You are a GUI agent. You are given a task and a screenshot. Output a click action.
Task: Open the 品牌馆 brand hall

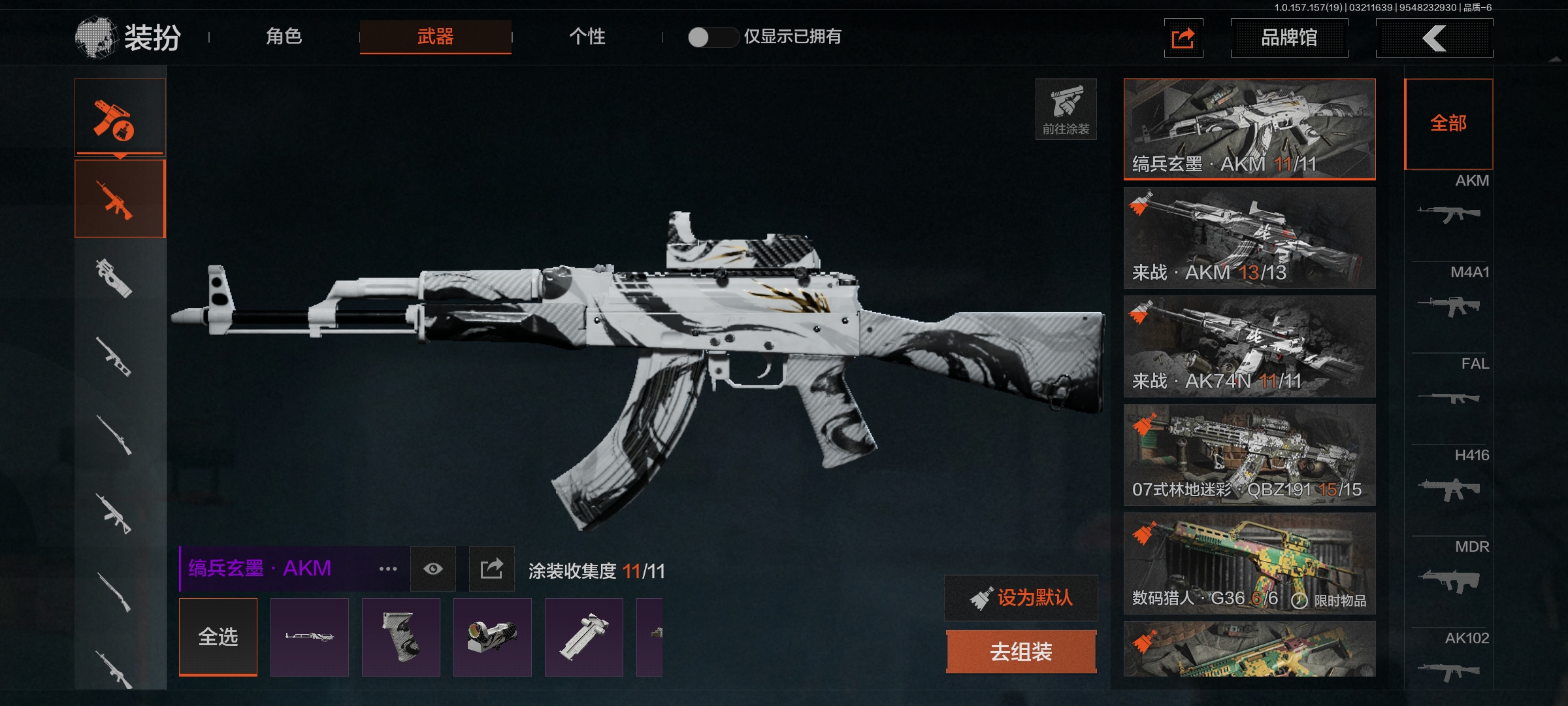1288,38
